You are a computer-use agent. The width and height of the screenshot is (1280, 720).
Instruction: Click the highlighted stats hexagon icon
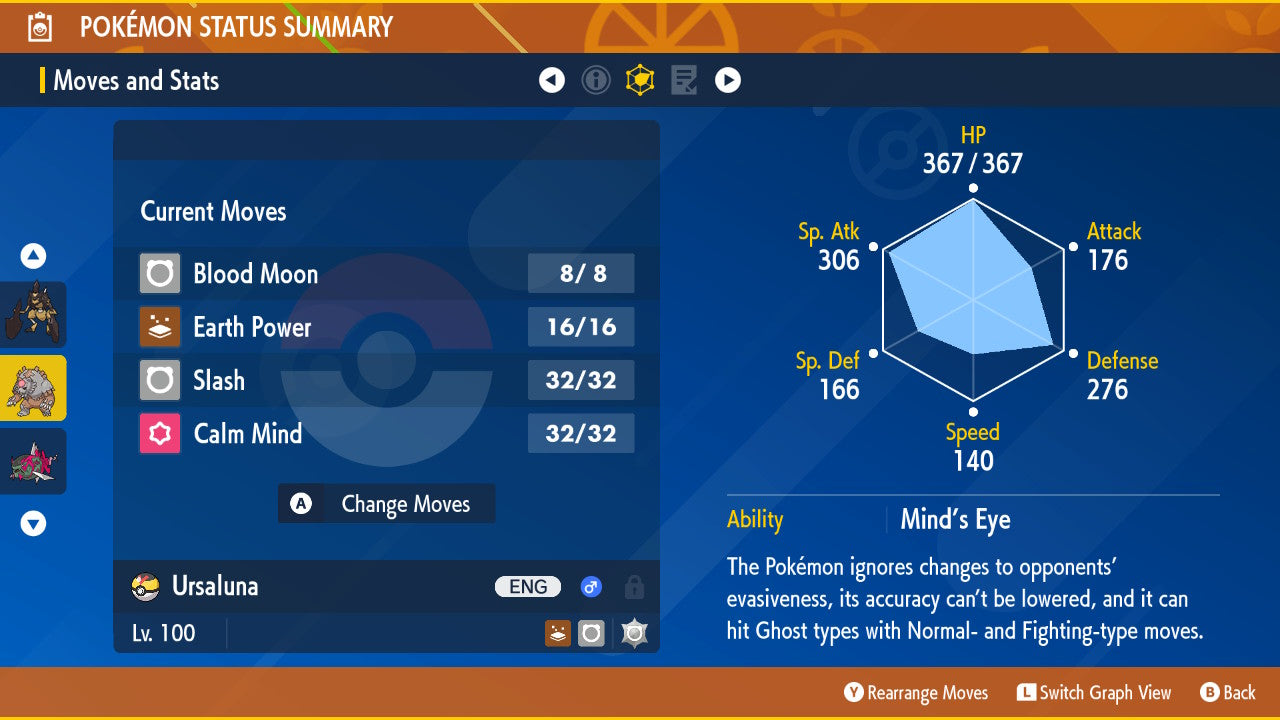[640, 80]
